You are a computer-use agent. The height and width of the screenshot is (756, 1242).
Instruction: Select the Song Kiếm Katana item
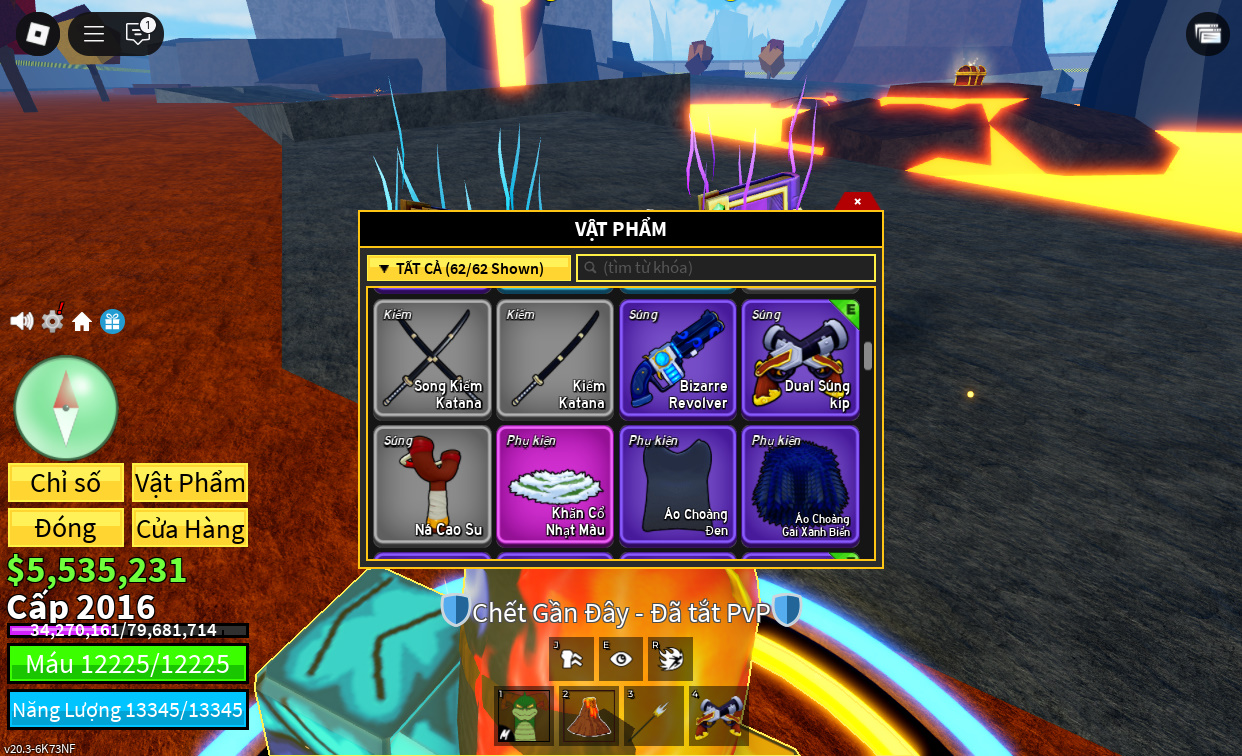tap(433, 358)
